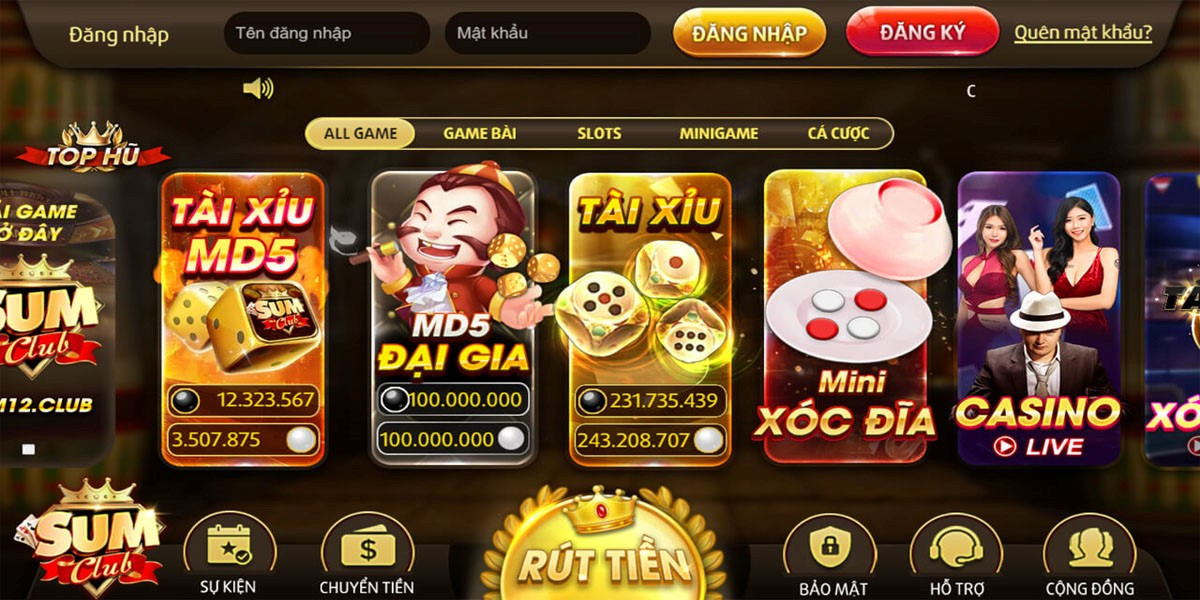Image resolution: width=1200 pixels, height=600 pixels.
Task: Follow the Quên mật khẩu link
Action: (x=1083, y=33)
